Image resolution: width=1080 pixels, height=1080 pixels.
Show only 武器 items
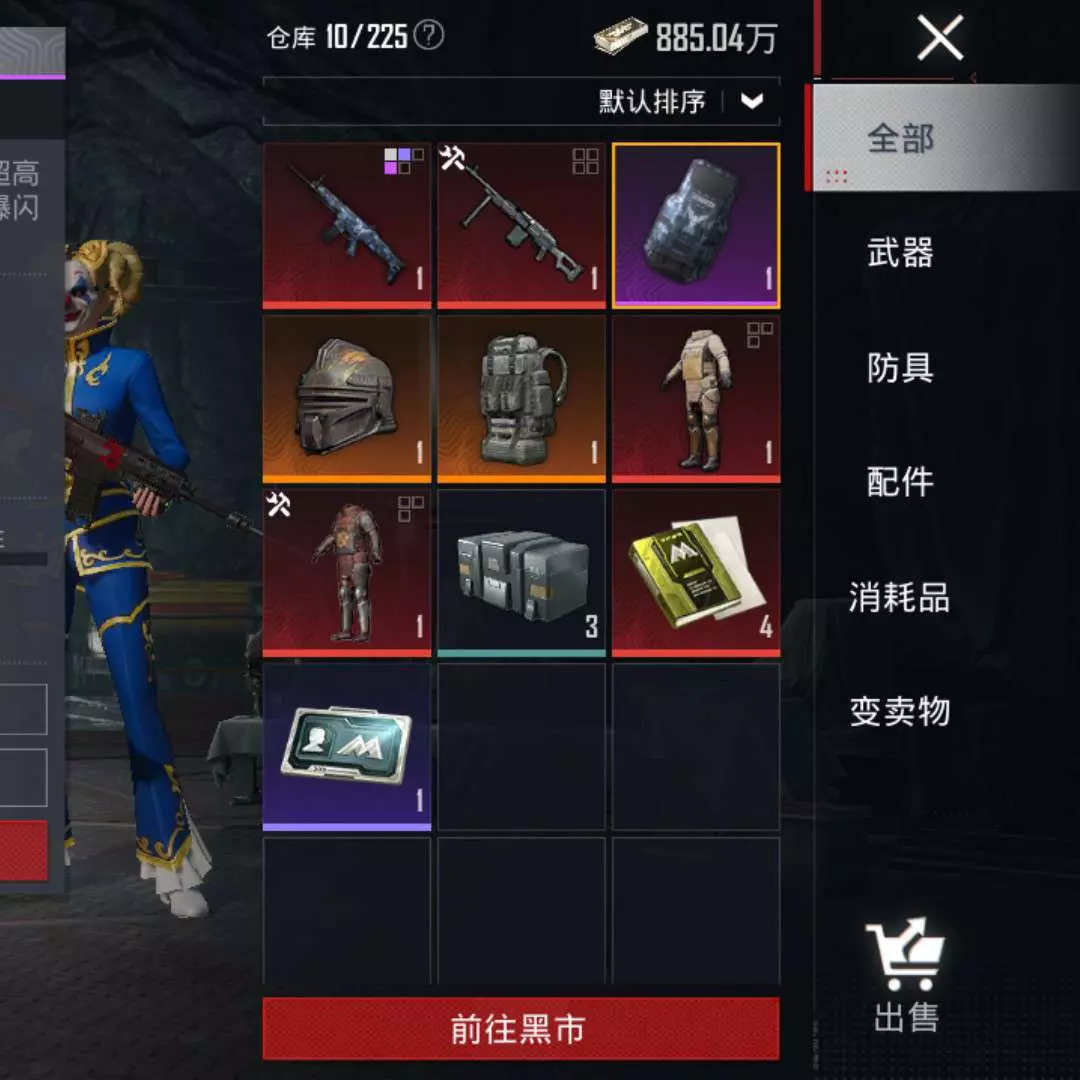(x=900, y=252)
